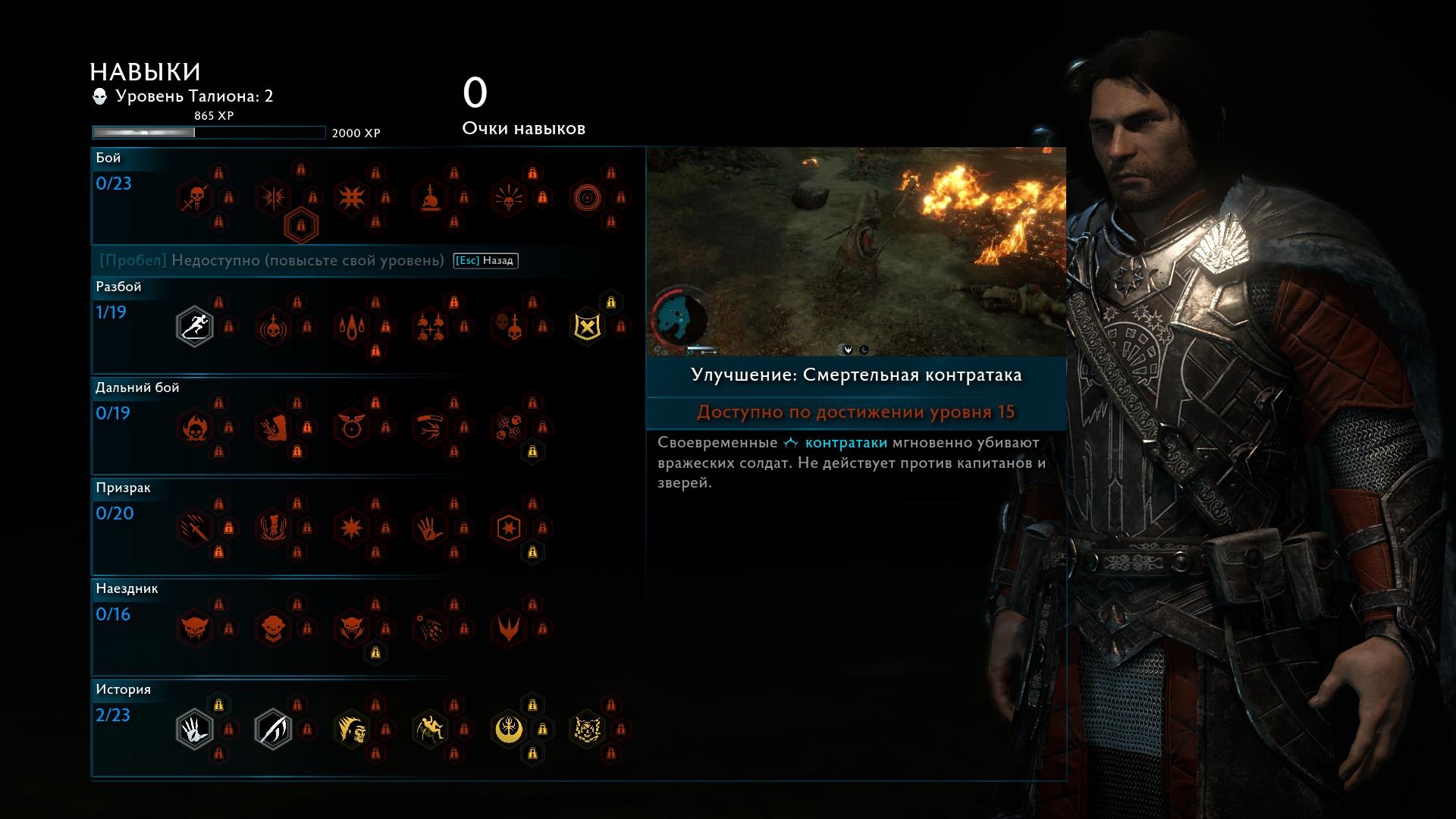Select the flaming skull skill in Дальний бой
Screen dimensions: 1456x819
click(x=195, y=428)
